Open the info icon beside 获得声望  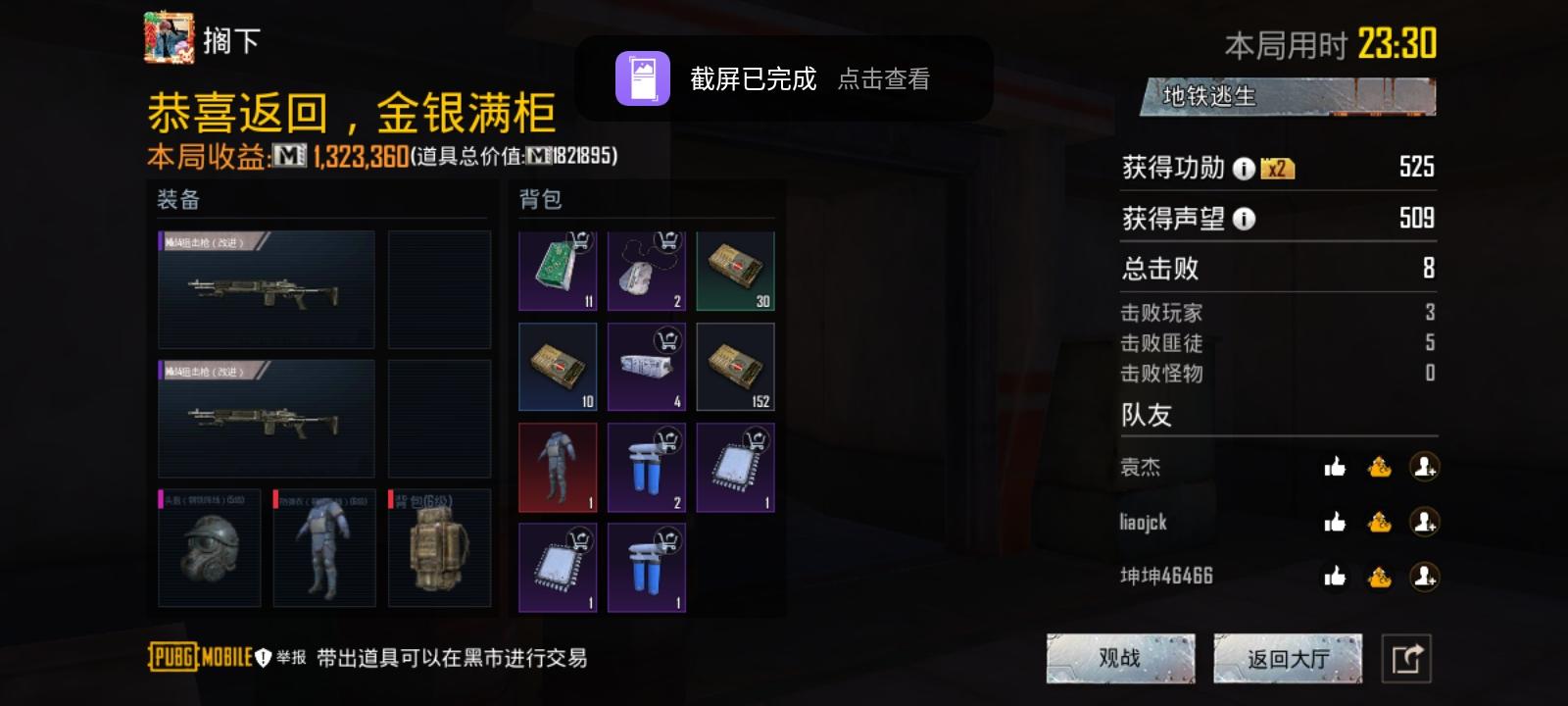pos(1245,219)
